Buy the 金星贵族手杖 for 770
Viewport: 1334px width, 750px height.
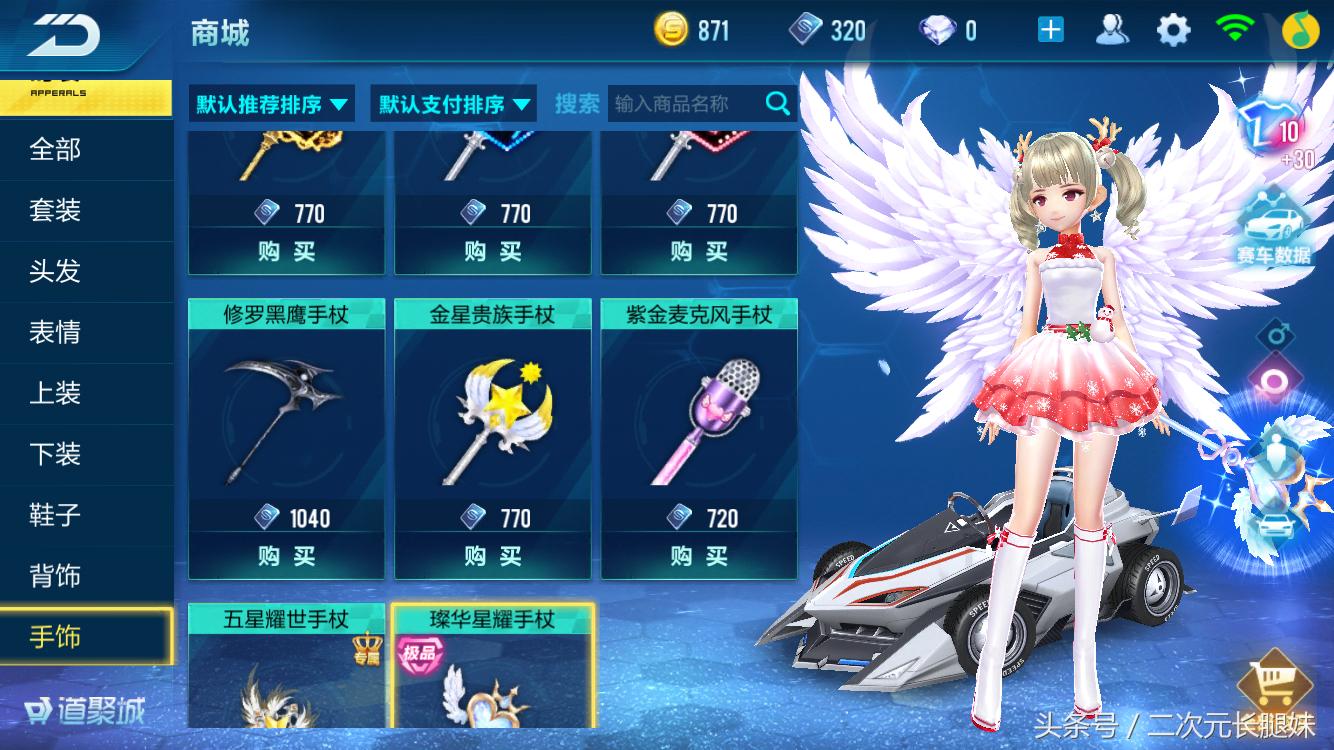[x=492, y=556]
